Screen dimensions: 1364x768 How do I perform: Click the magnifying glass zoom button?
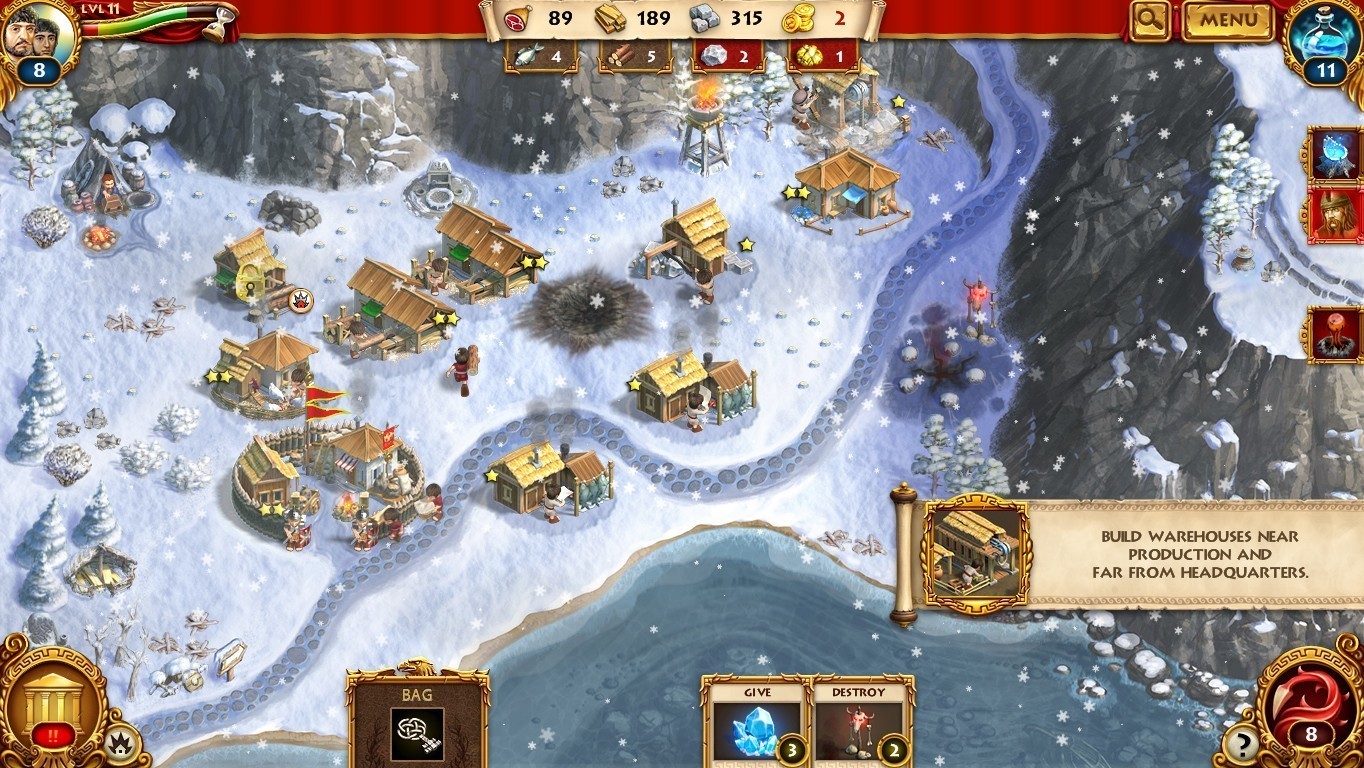coord(1151,20)
